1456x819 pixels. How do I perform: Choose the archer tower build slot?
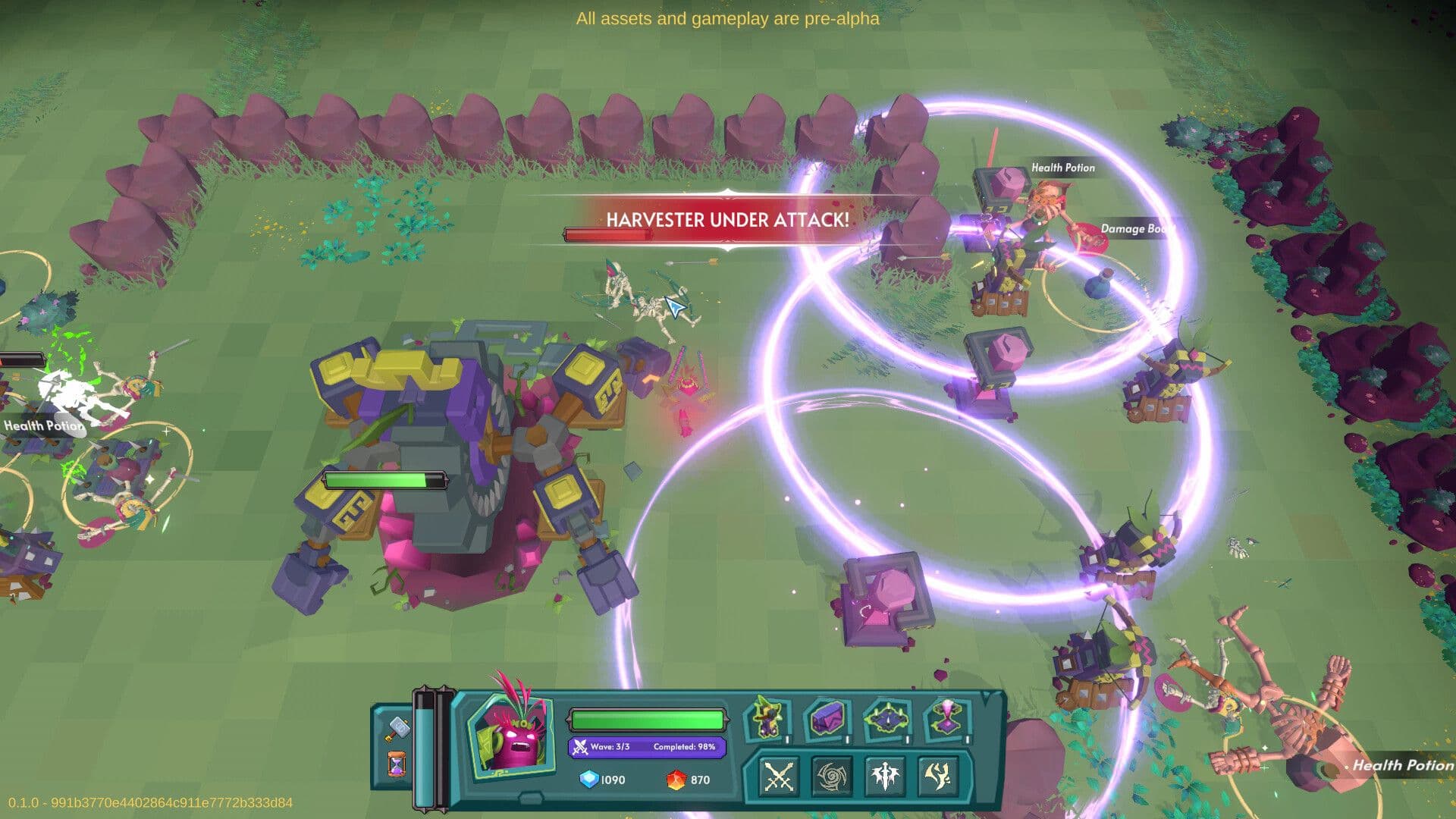pyautogui.click(x=767, y=719)
